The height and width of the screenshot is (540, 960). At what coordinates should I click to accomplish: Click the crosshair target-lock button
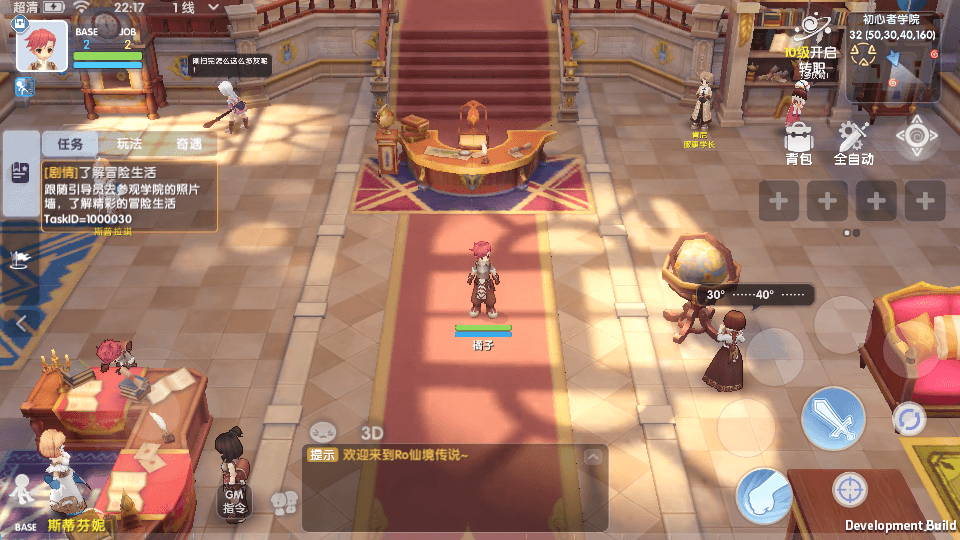pos(850,490)
